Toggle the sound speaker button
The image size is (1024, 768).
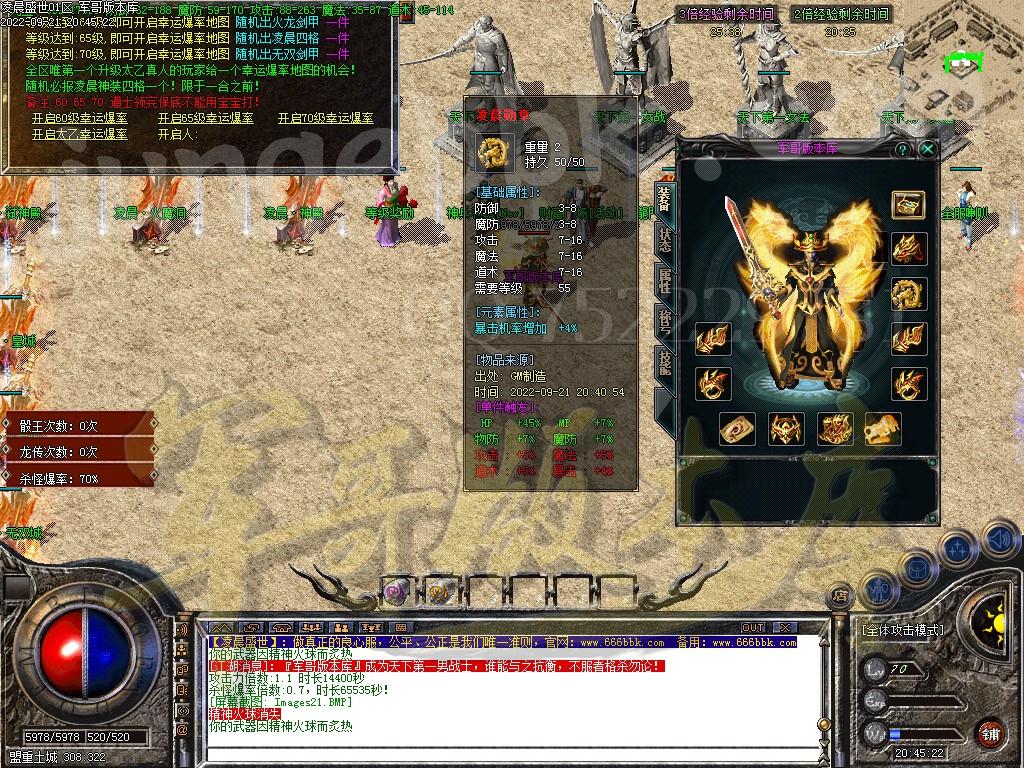(999, 541)
